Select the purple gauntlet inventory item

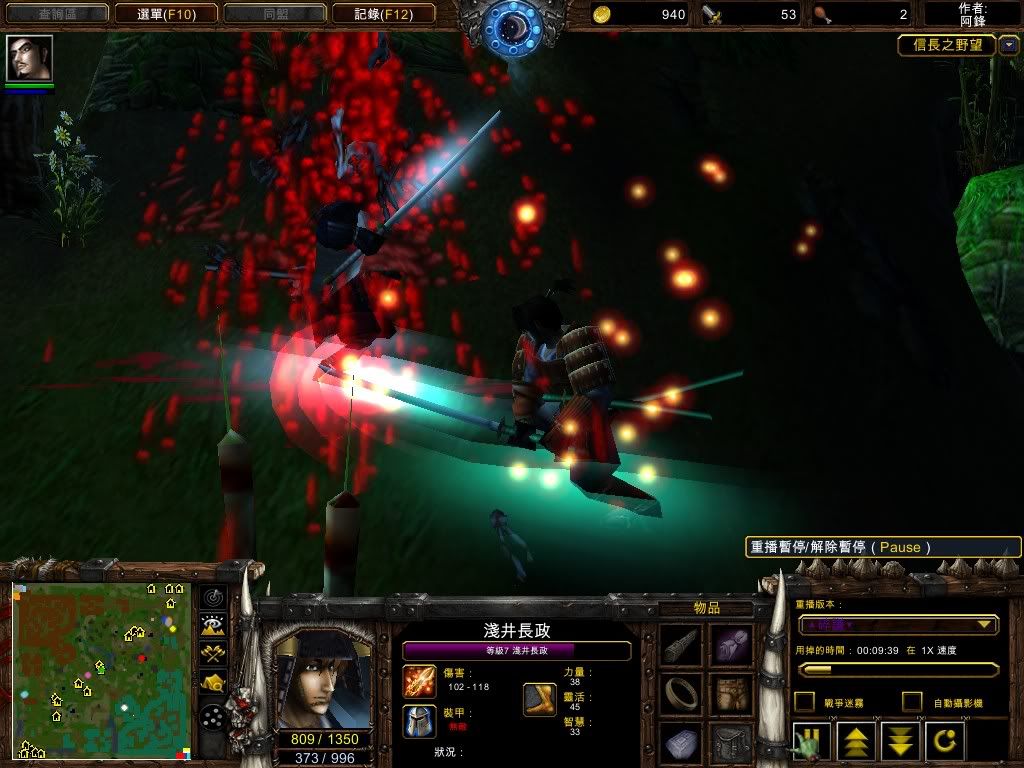[x=731, y=645]
